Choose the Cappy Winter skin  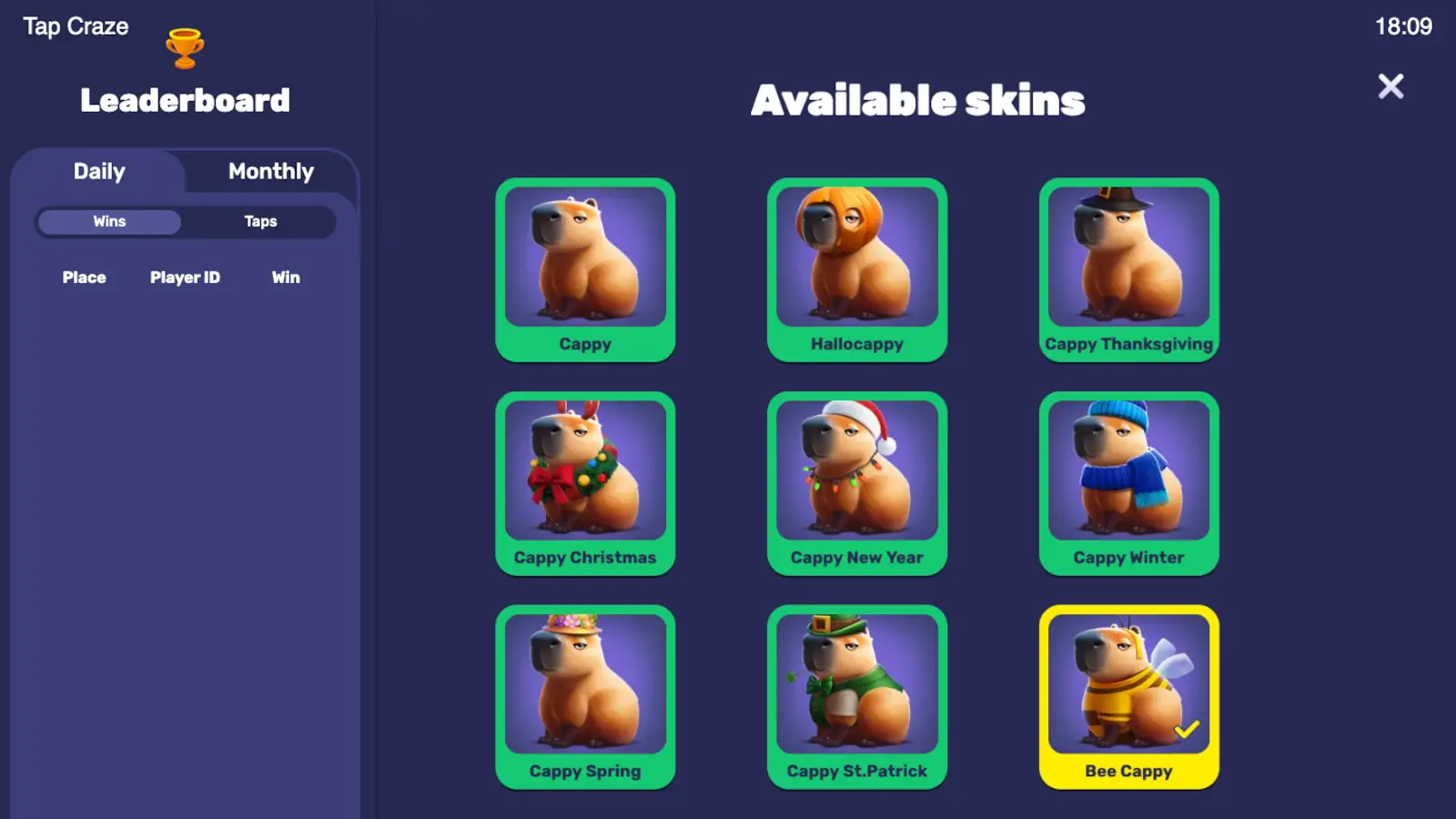coord(1128,483)
